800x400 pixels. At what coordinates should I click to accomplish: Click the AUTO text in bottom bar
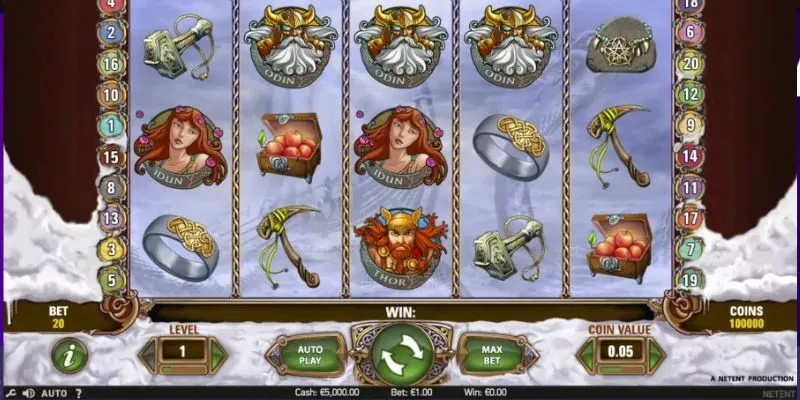pyautogui.click(x=54, y=393)
